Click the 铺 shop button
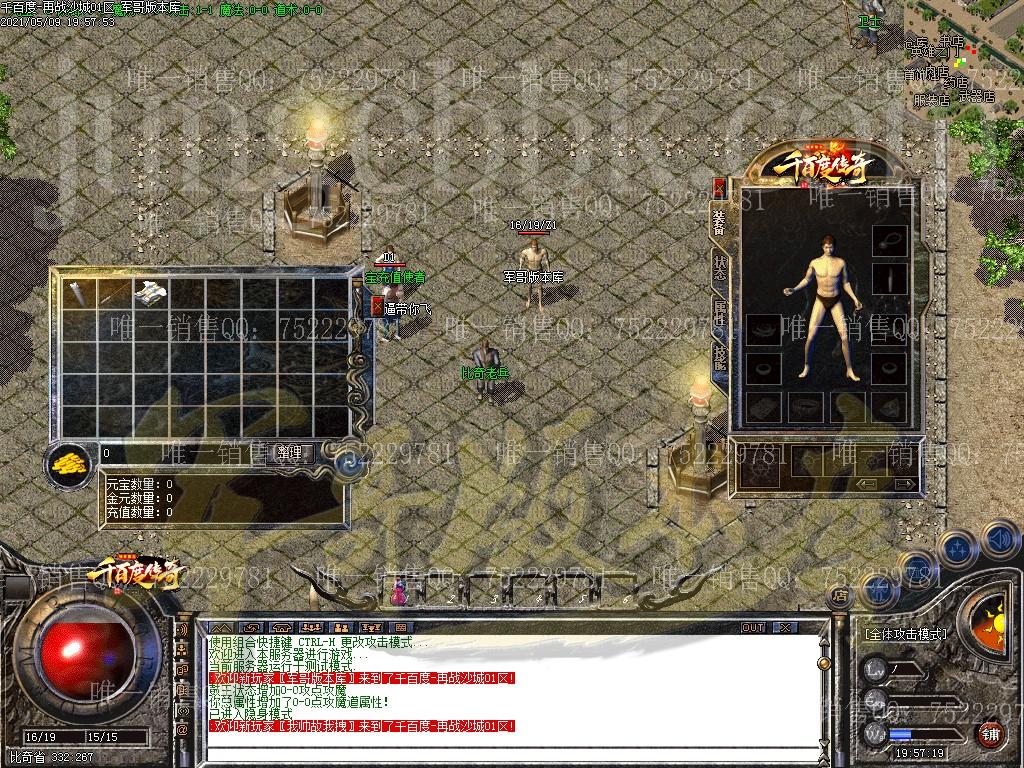Viewport: 1024px width, 768px height. [x=991, y=735]
